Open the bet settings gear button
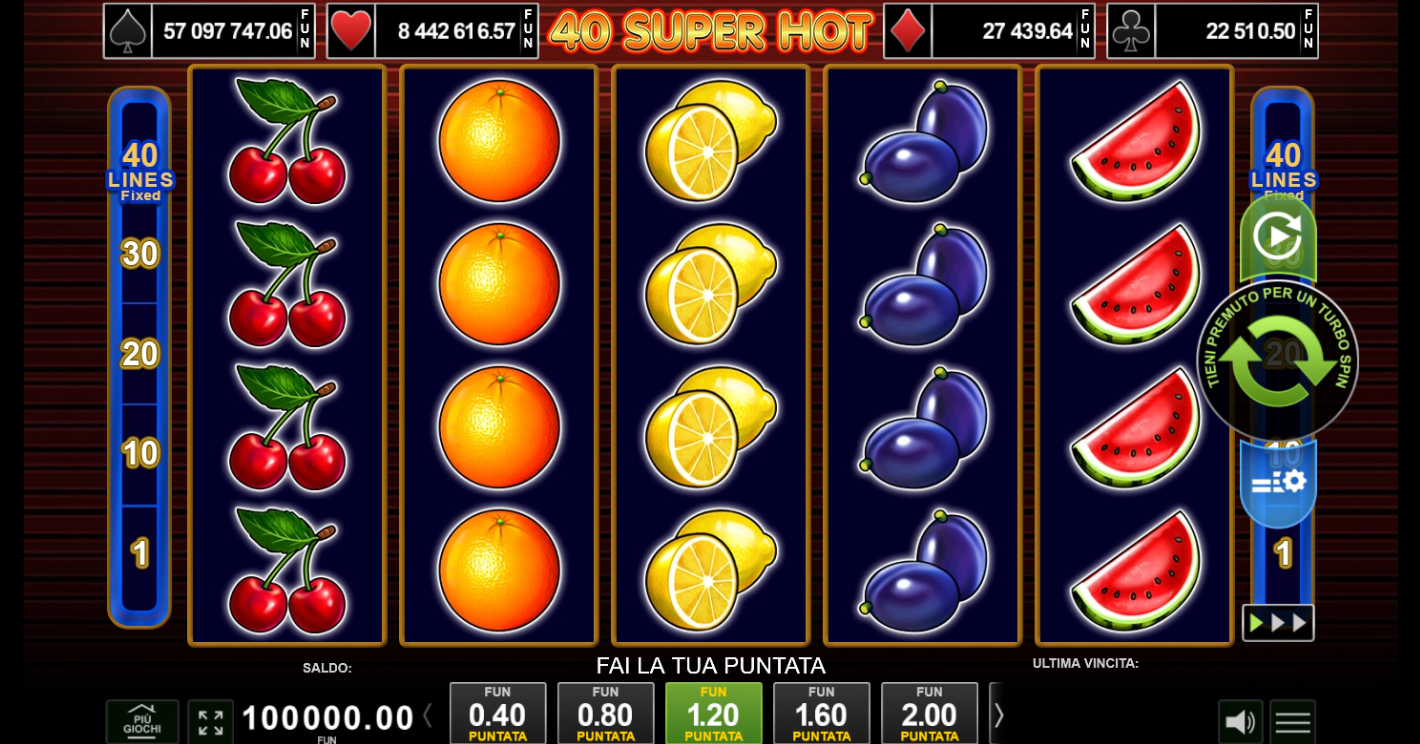Image resolution: width=1420 pixels, height=744 pixels. (1278, 483)
